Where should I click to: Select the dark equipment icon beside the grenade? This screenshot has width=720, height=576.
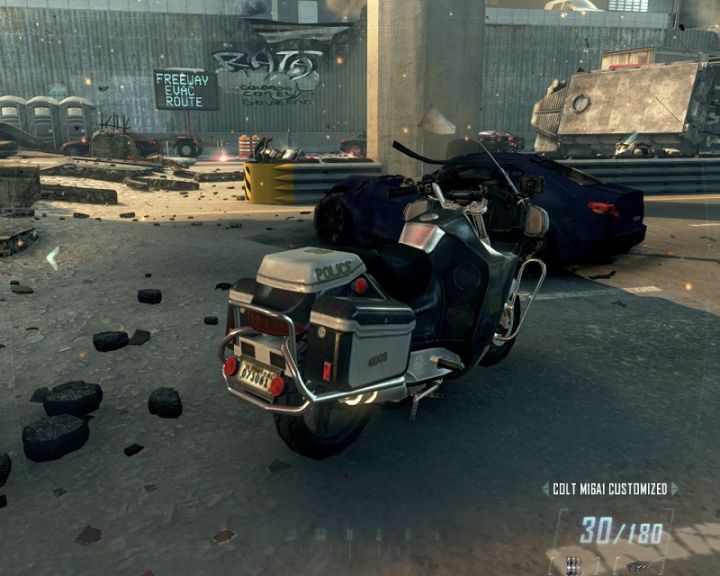(x=637, y=566)
